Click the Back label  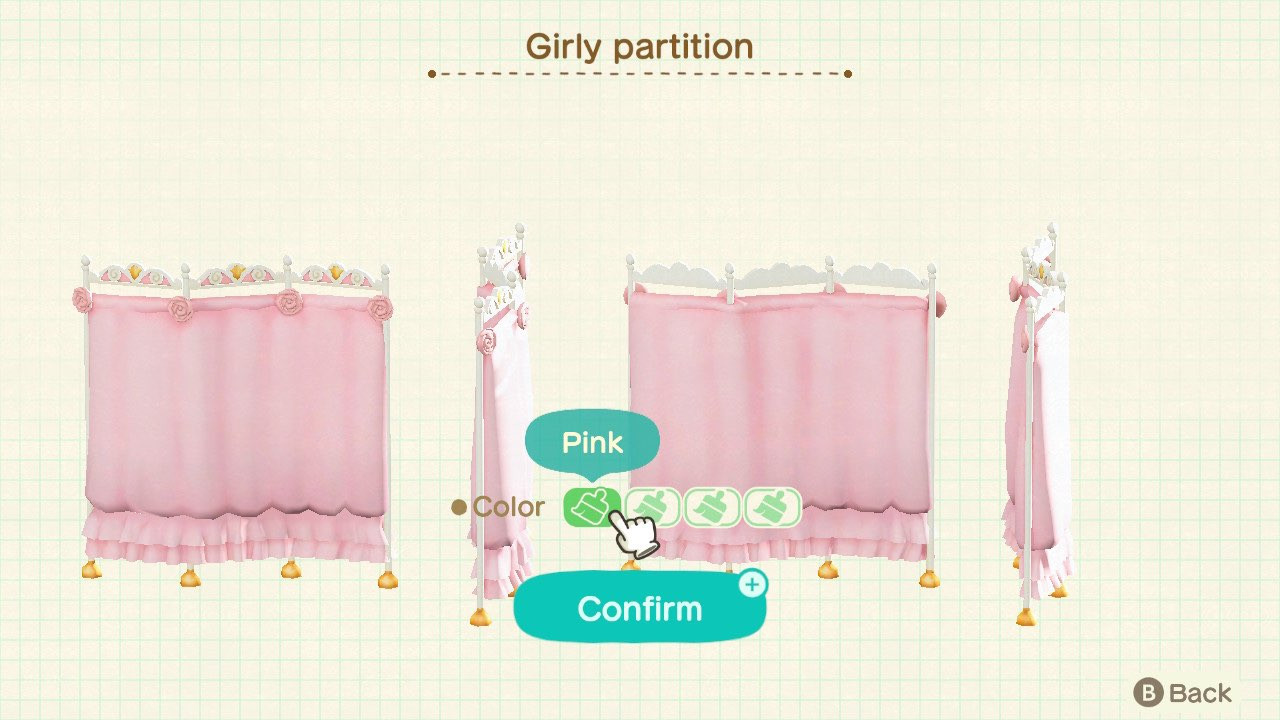point(1201,692)
